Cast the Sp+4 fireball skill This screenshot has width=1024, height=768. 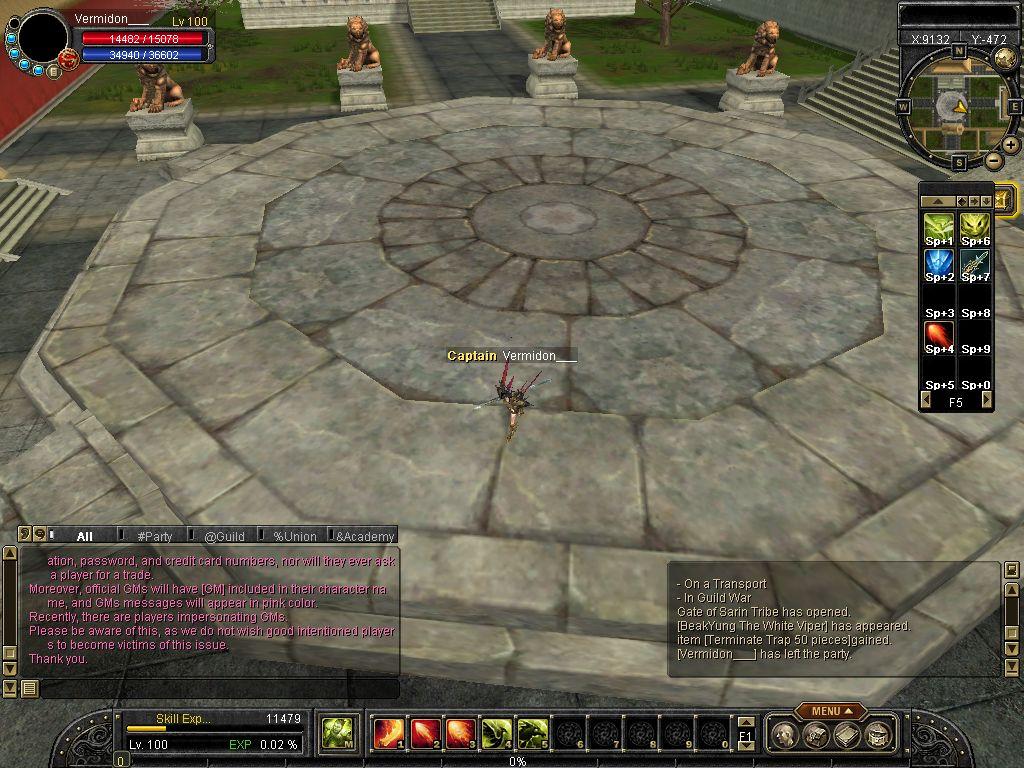pos(939,337)
